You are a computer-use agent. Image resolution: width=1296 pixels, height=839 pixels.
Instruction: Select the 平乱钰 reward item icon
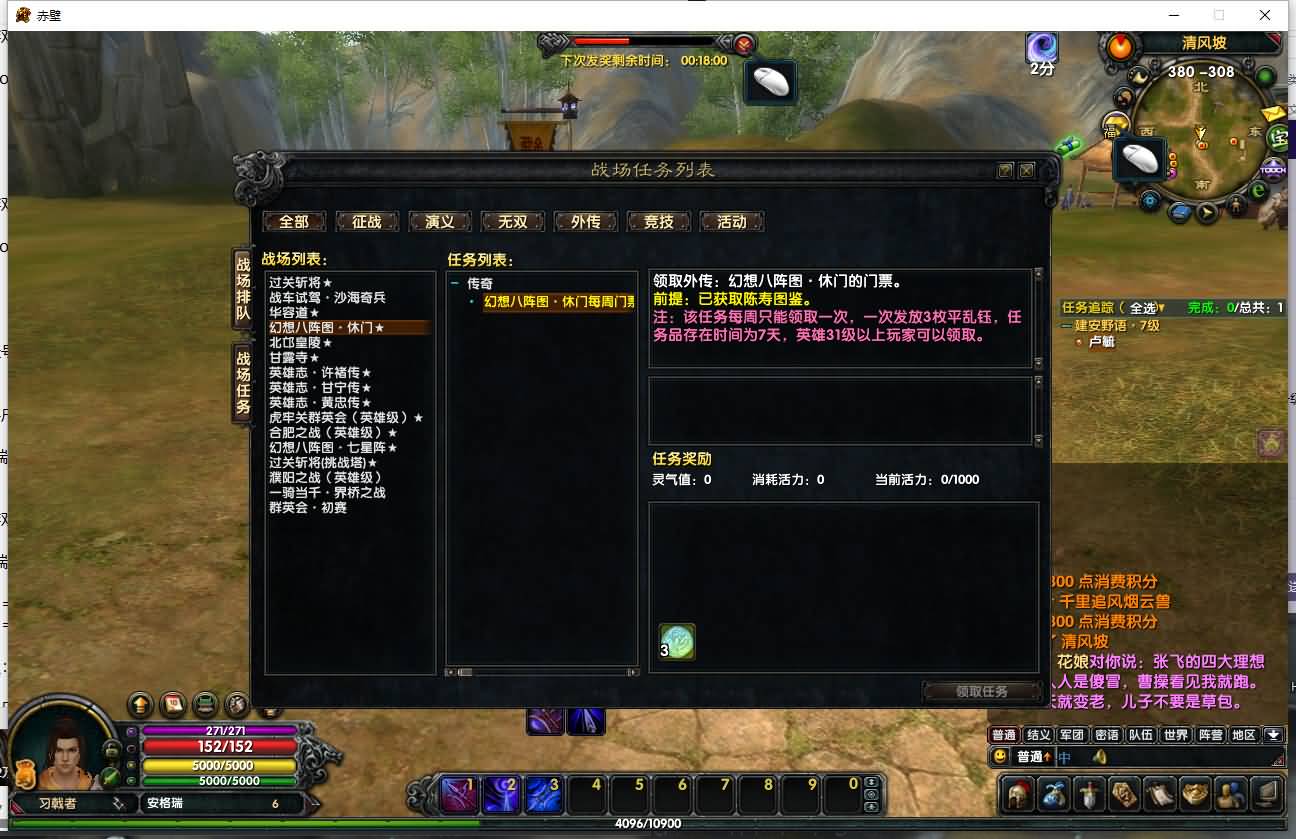click(x=678, y=642)
